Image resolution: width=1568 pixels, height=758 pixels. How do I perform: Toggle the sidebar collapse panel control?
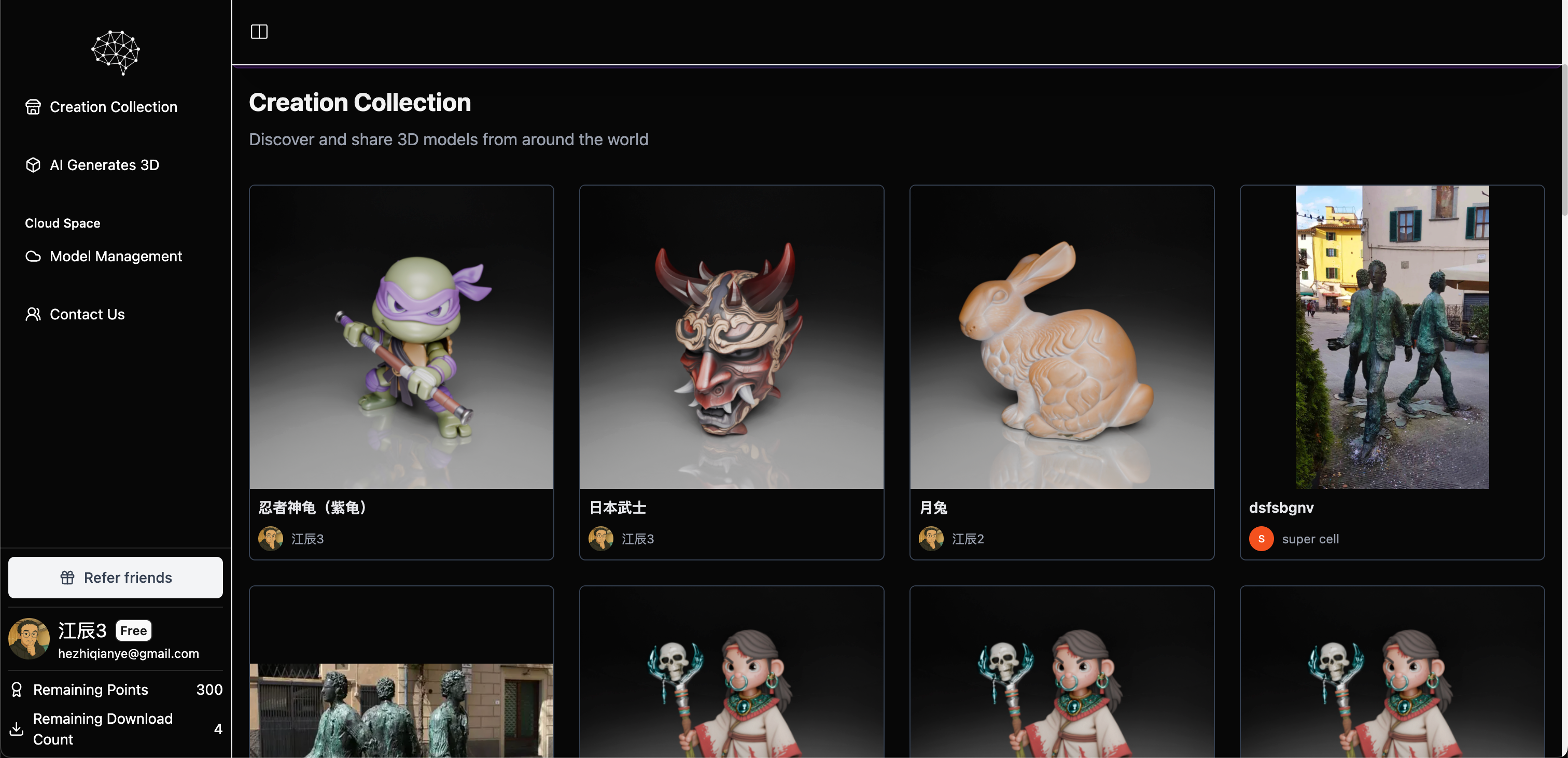(259, 32)
